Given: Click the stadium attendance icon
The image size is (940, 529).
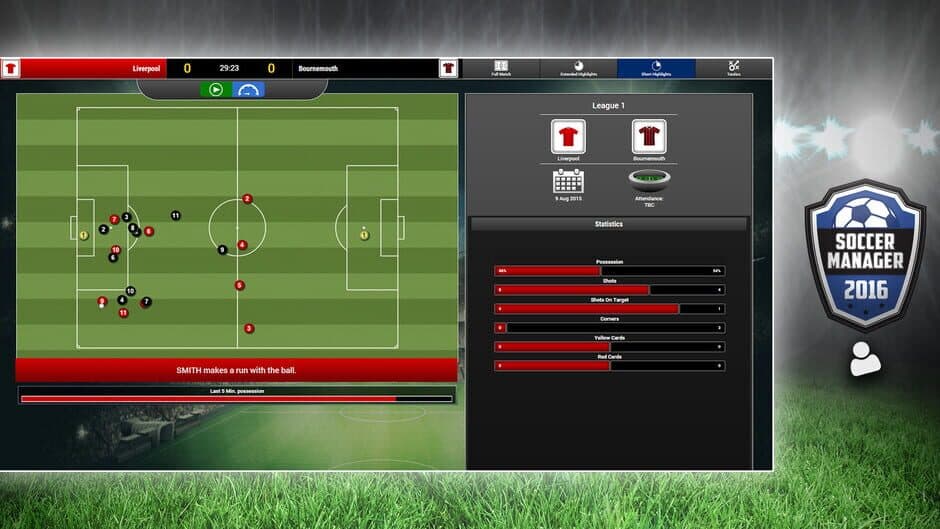Looking at the screenshot, I should tap(649, 181).
